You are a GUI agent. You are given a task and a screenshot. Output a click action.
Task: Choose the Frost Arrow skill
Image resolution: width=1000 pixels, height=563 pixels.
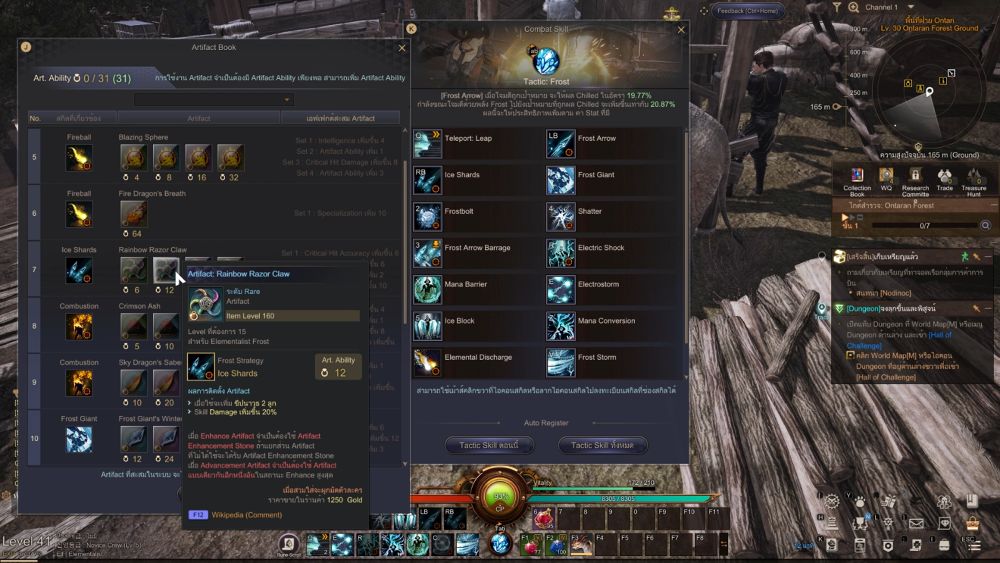coord(561,144)
